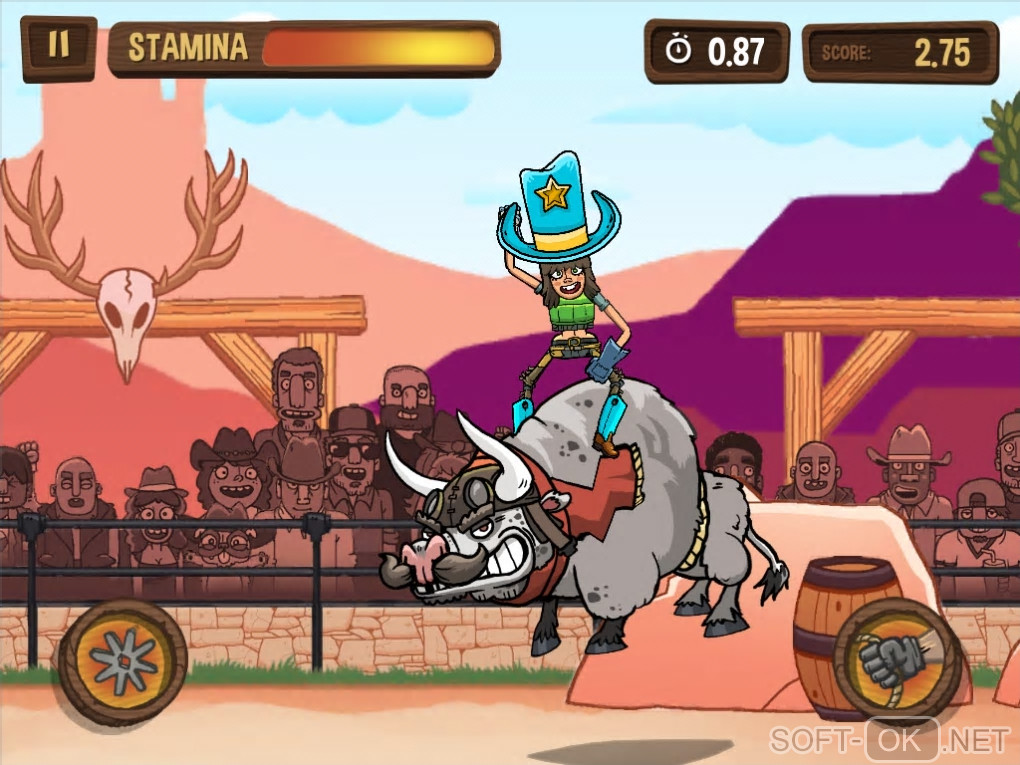Viewport: 1020px width, 765px height.
Task: Tap the spur control button
Action: [x=123, y=661]
